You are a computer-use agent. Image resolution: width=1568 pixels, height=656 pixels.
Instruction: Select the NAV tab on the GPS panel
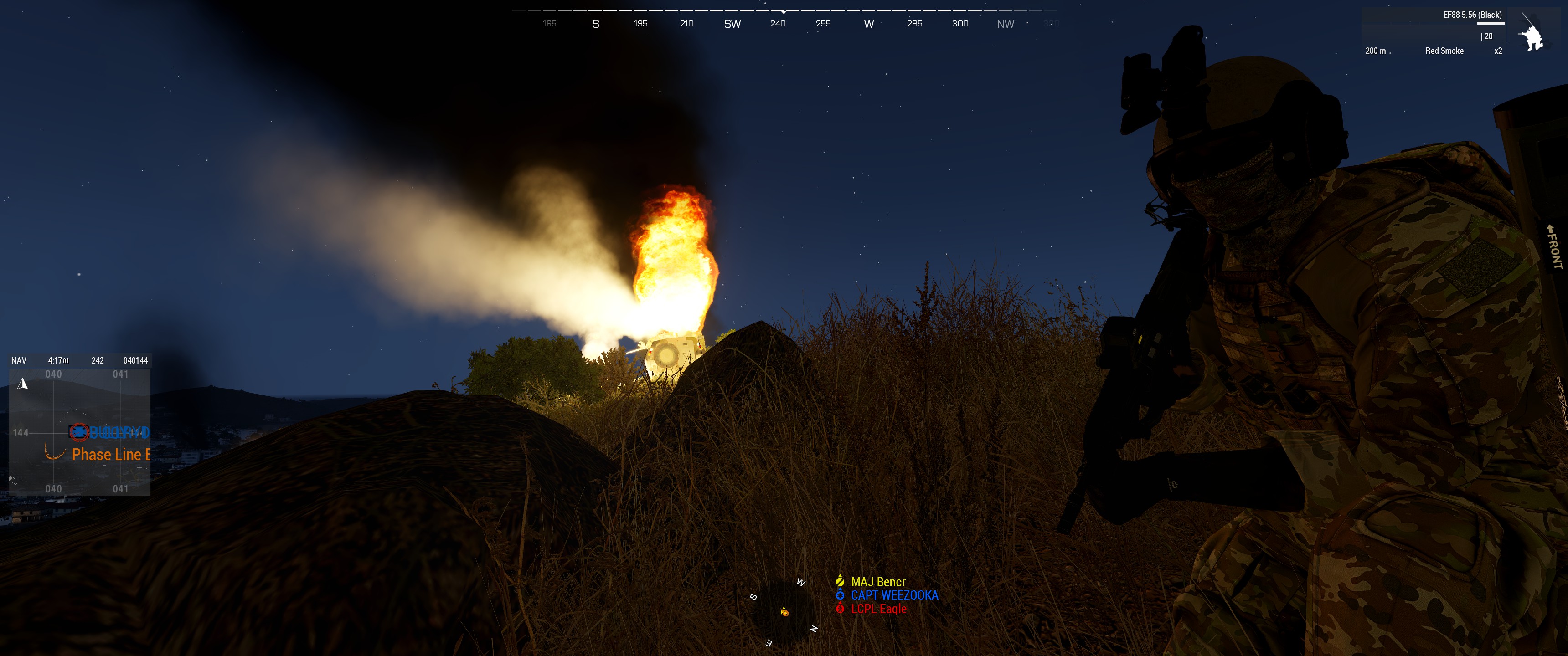click(x=18, y=360)
